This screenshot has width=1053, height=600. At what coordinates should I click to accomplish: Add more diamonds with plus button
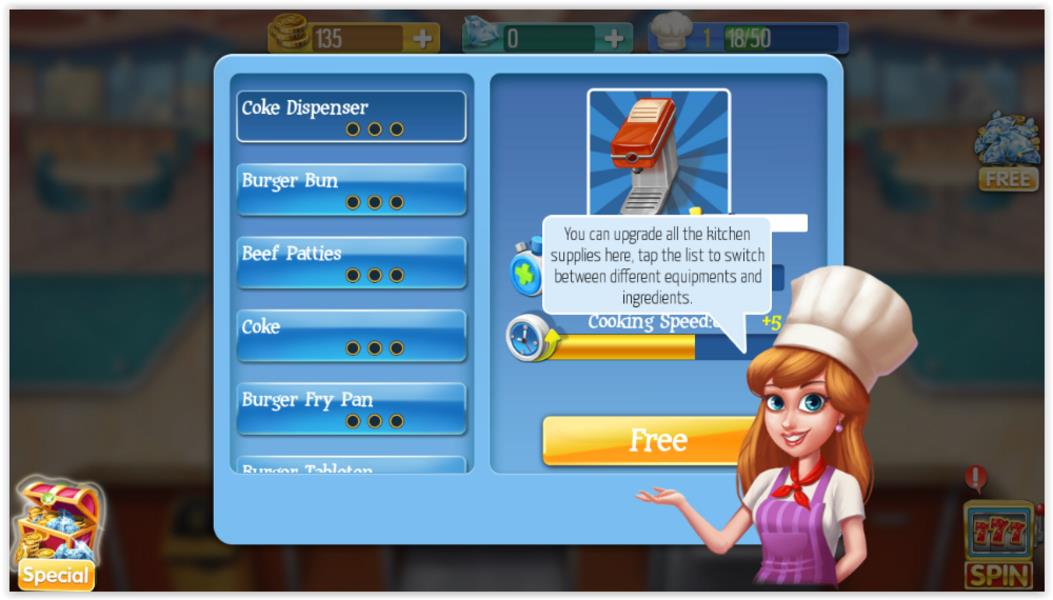[614, 39]
